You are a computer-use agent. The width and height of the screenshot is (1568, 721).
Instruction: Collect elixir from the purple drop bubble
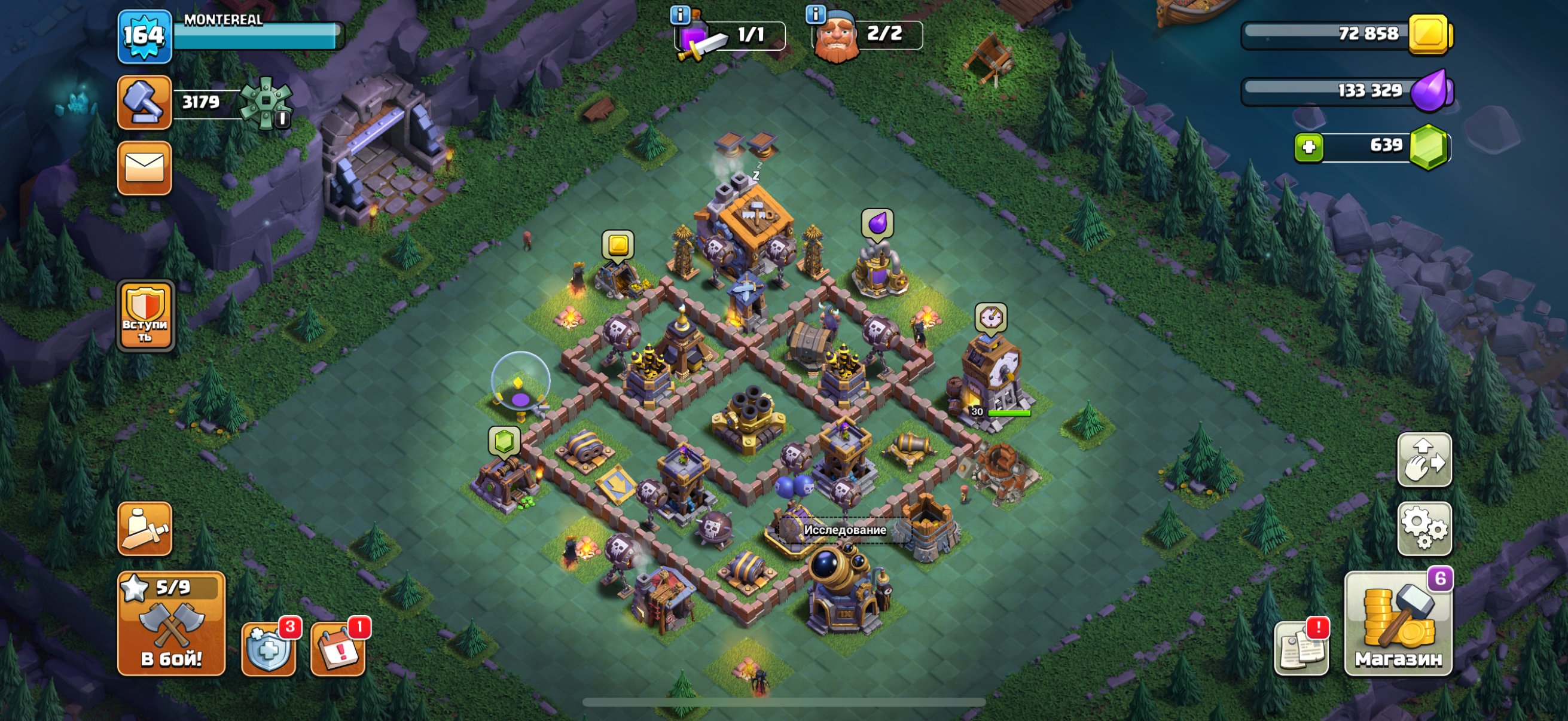[x=877, y=224]
